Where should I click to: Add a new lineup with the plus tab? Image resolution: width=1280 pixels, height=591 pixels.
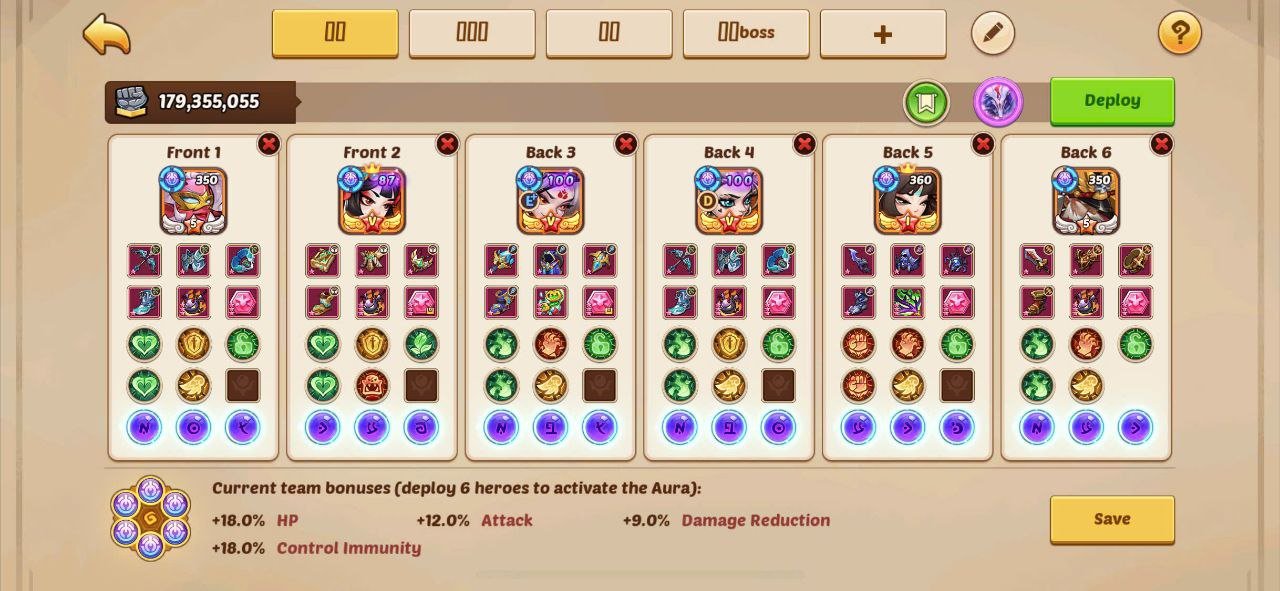883,34
